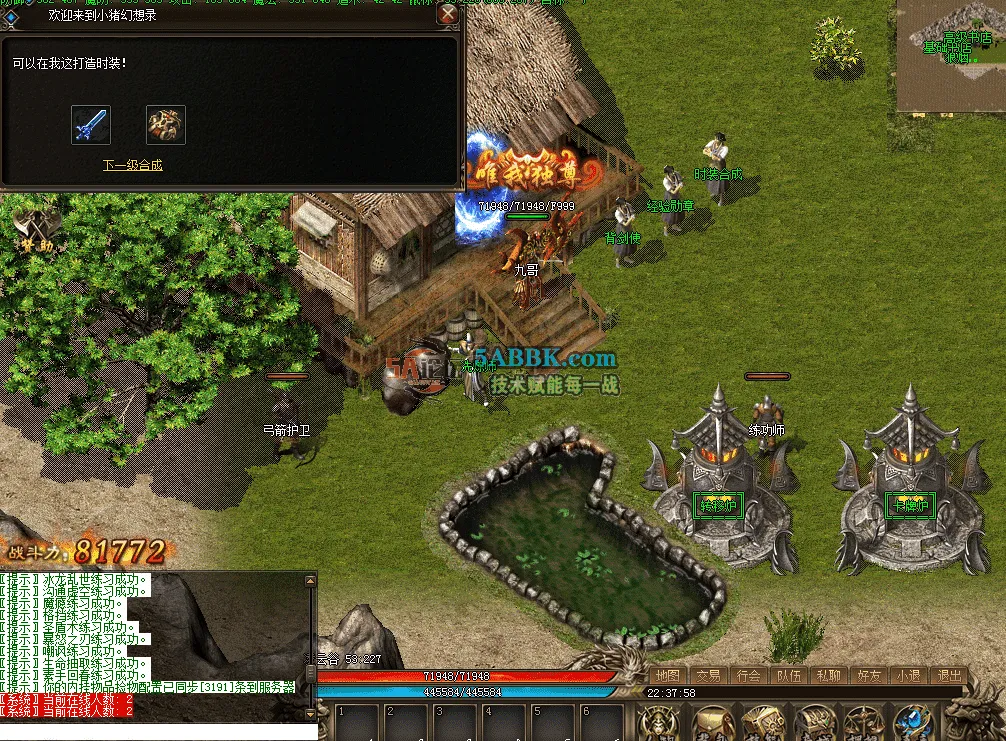Open the 地图 map button
Image resolution: width=1006 pixels, height=741 pixels.
[x=668, y=675]
